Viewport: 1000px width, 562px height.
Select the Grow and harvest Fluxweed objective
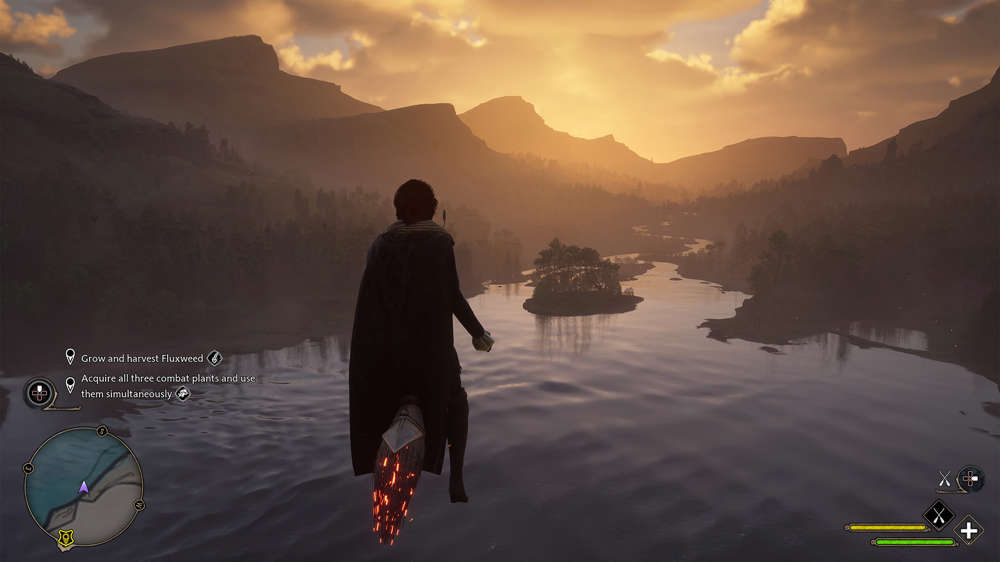coord(142,357)
